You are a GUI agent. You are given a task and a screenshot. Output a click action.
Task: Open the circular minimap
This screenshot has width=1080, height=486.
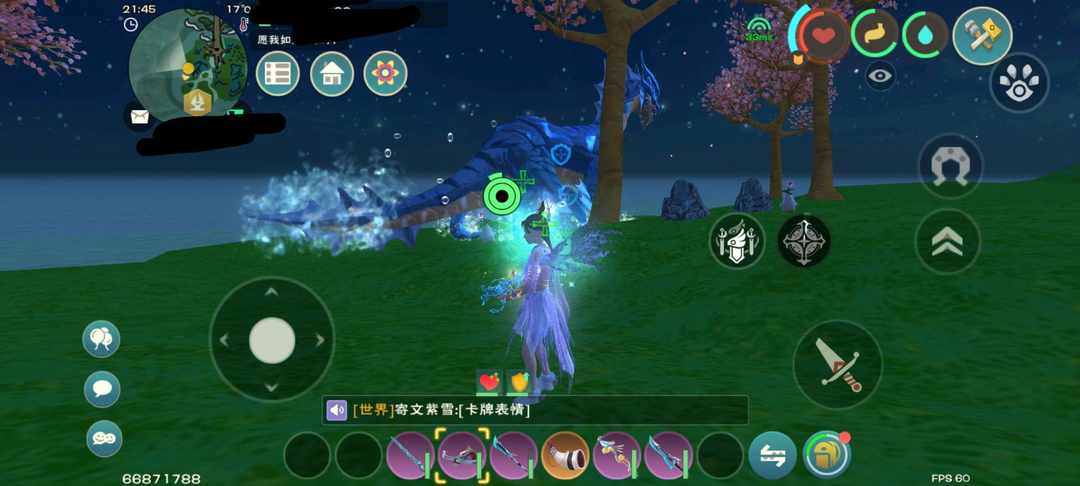[x=189, y=63]
